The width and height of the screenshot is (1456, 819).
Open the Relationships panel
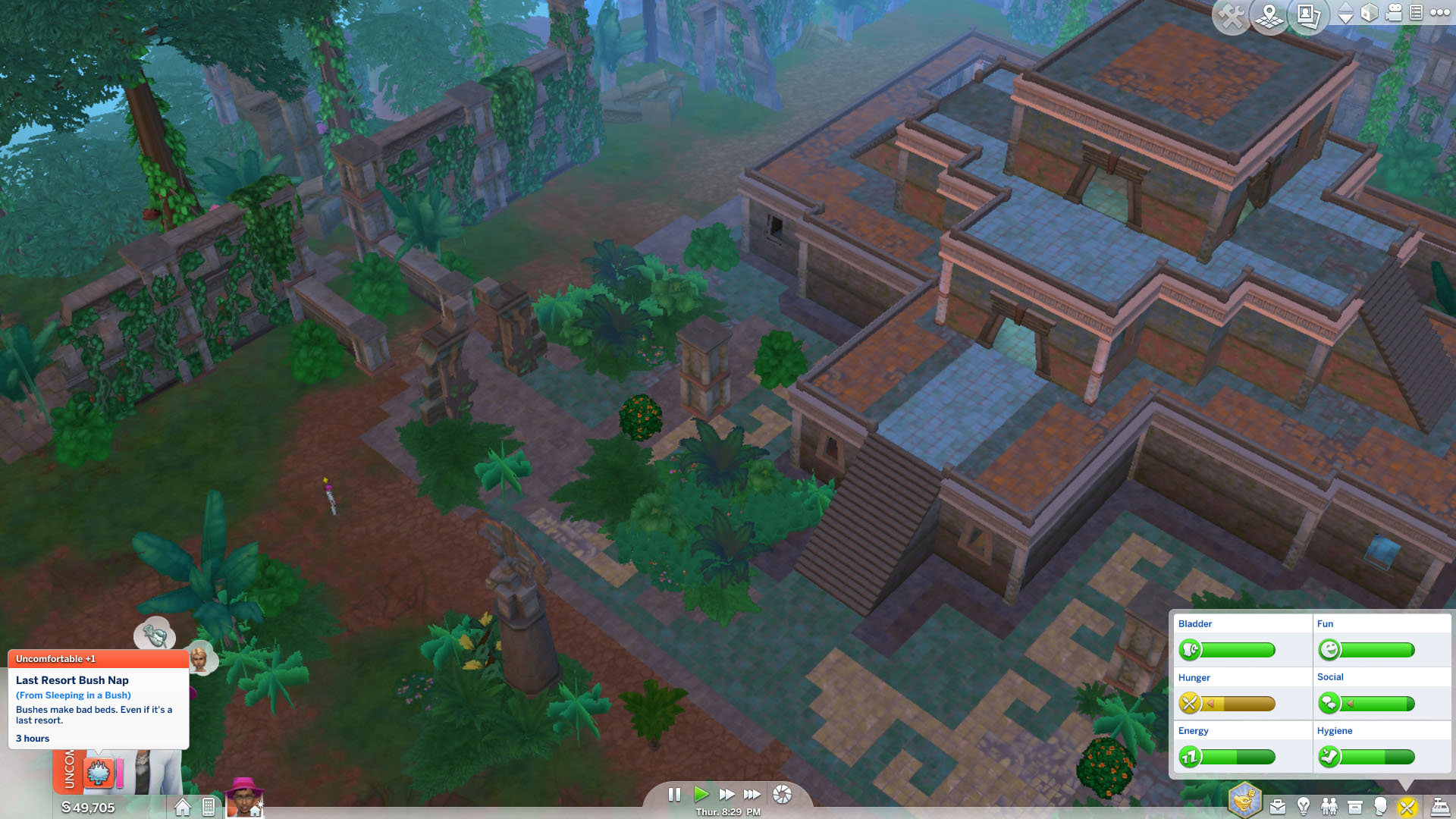coord(1329,806)
